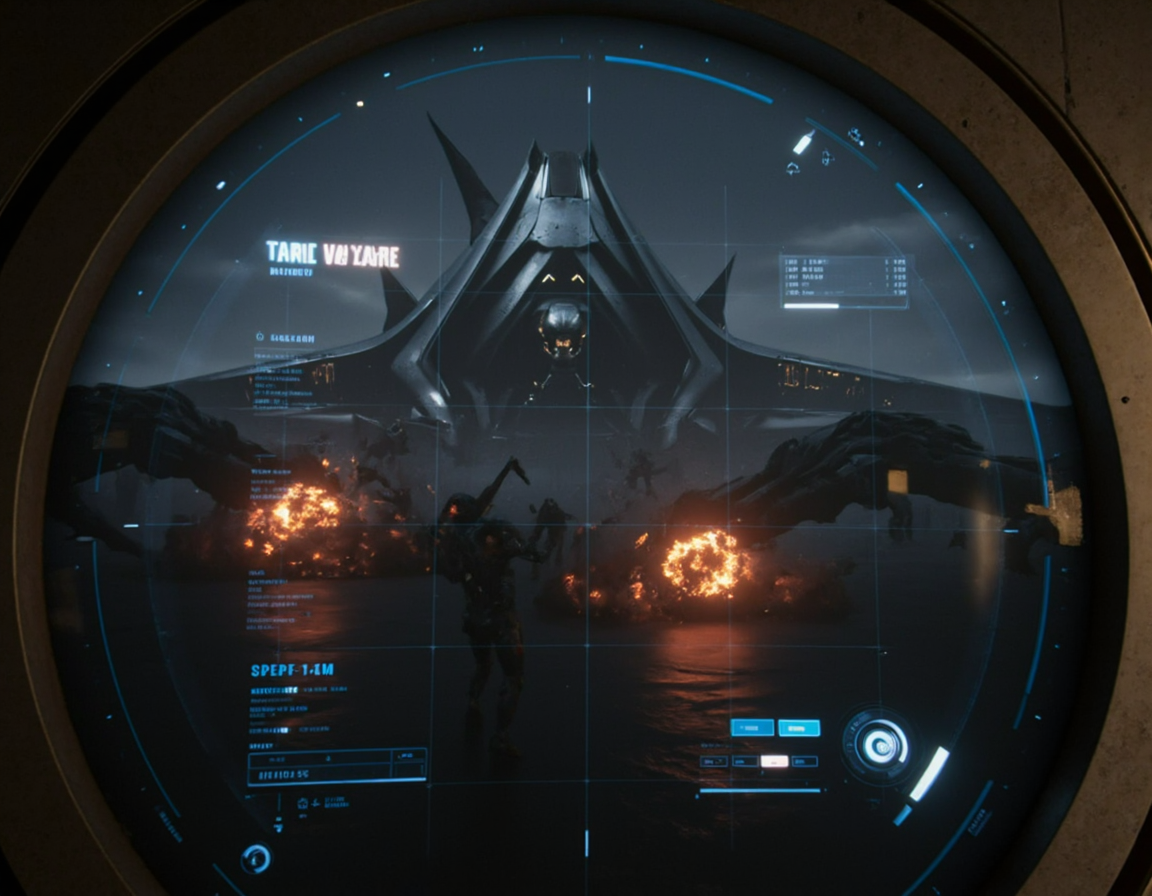Click the small blue circular arrow icon
1152x896 pixels.
(x=256, y=857)
